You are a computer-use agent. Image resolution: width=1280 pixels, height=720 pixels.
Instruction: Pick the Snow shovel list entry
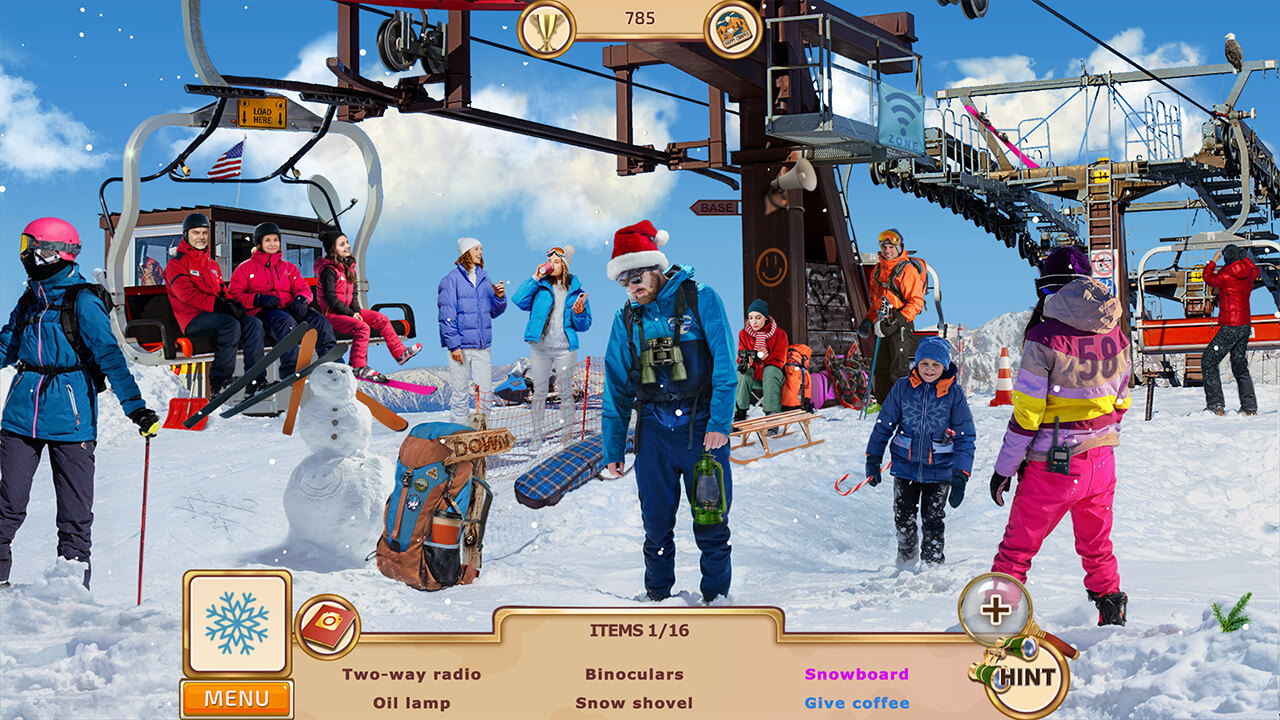click(634, 703)
